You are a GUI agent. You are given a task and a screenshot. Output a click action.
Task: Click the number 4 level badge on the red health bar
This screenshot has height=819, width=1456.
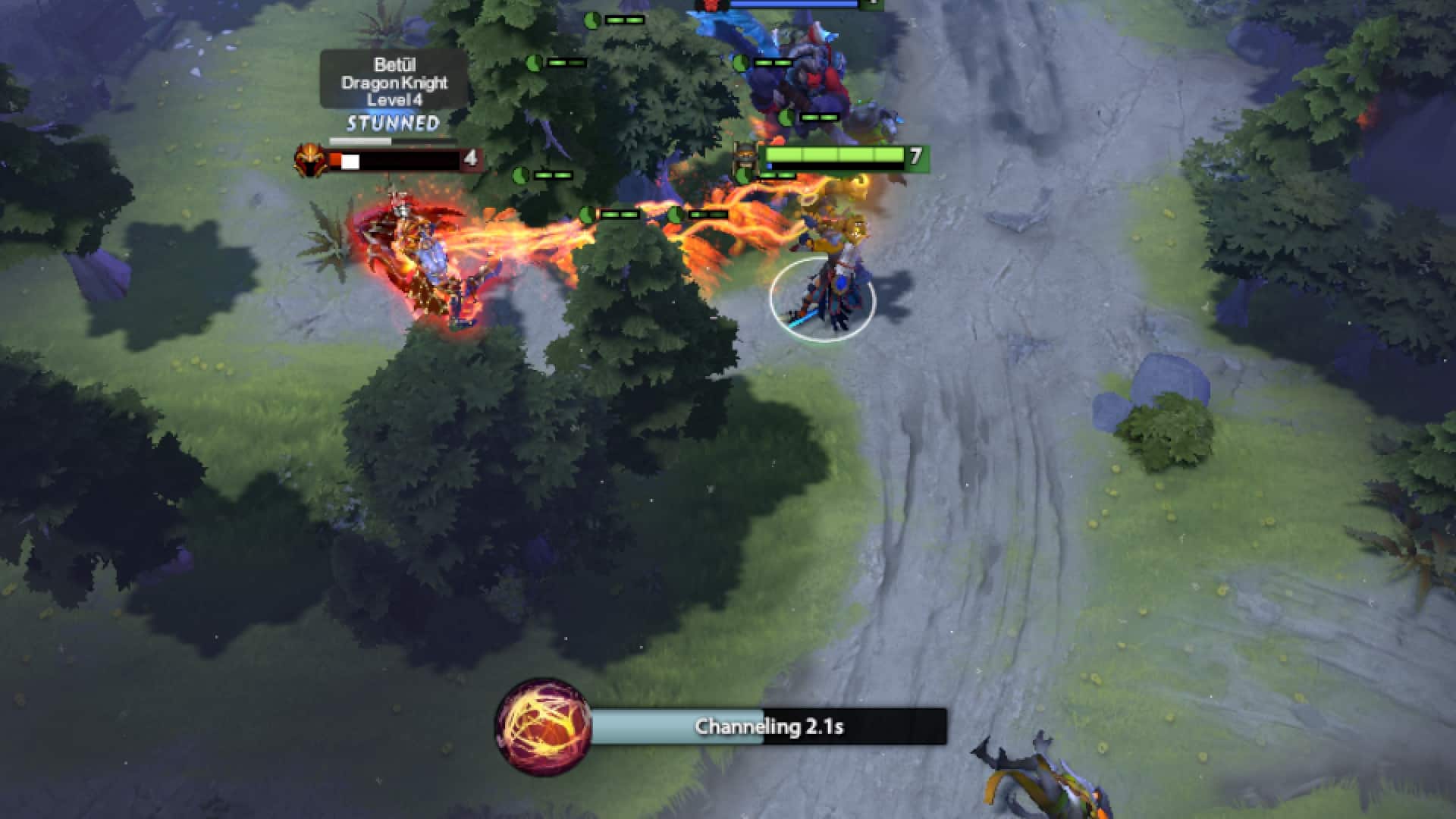(x=470, y=158)
